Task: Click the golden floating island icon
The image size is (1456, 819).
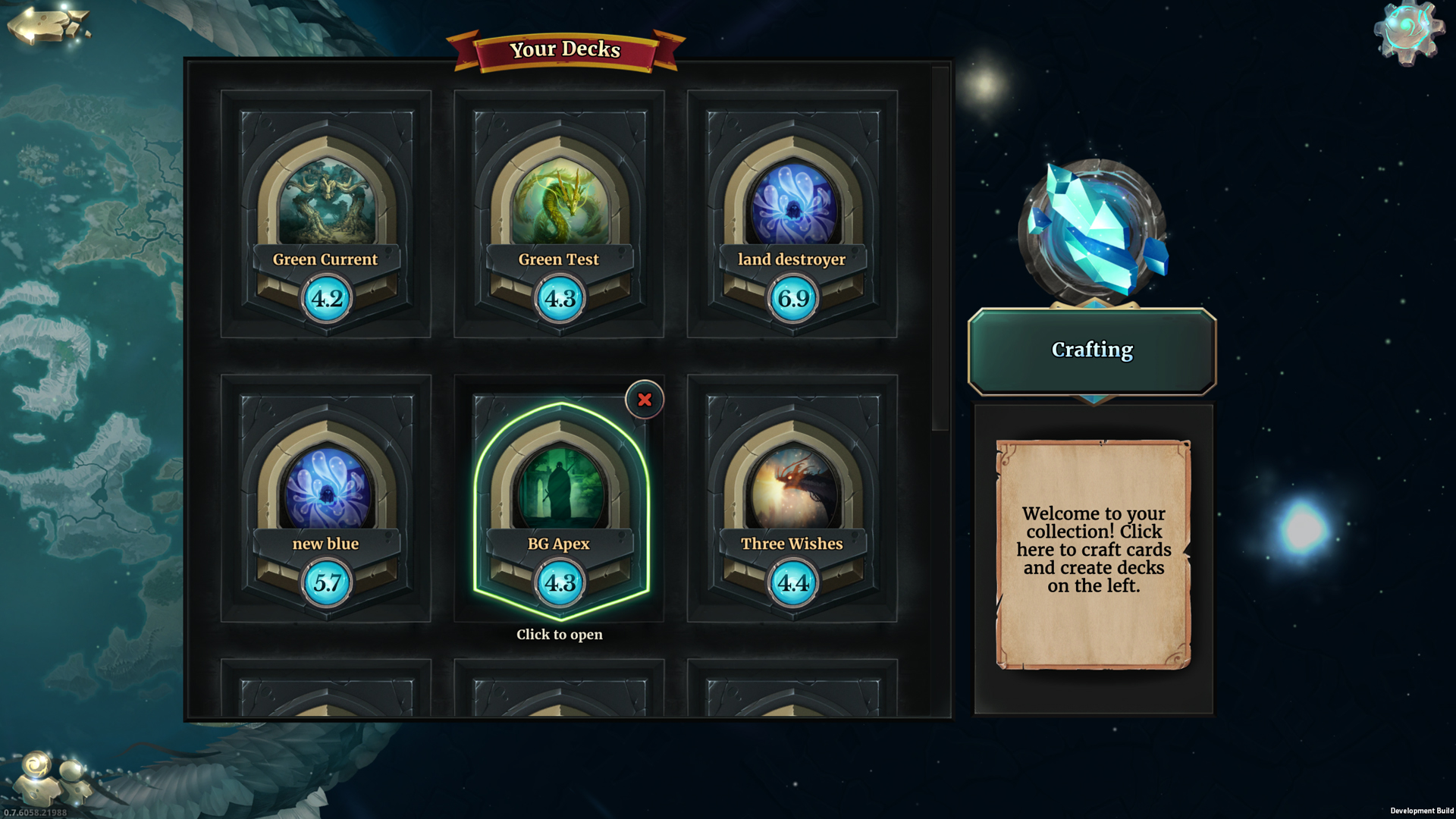Action: pyautogui.click(x=48, y=26)
